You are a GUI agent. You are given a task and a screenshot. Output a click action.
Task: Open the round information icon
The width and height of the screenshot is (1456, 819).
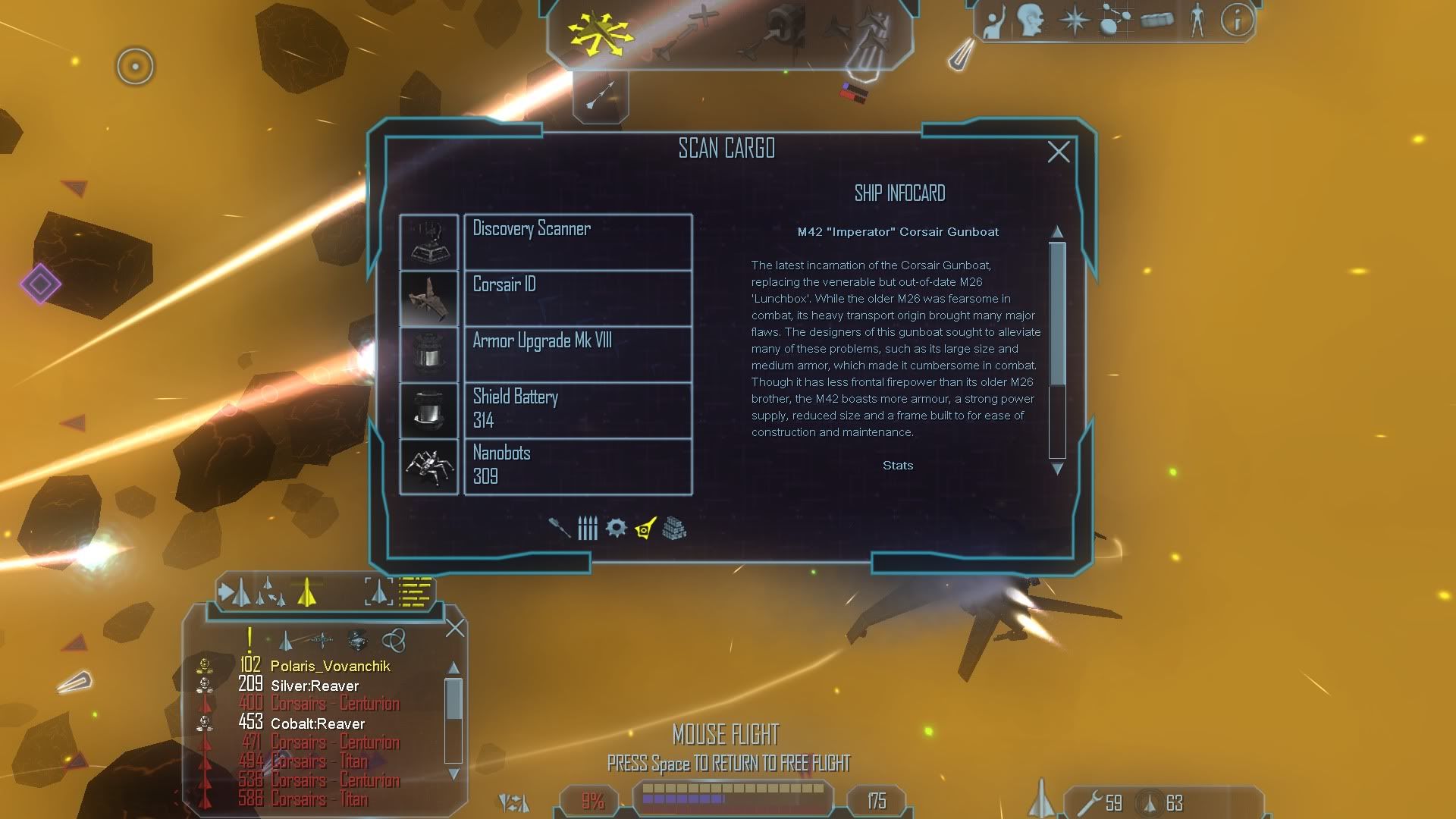point(1236,20)
